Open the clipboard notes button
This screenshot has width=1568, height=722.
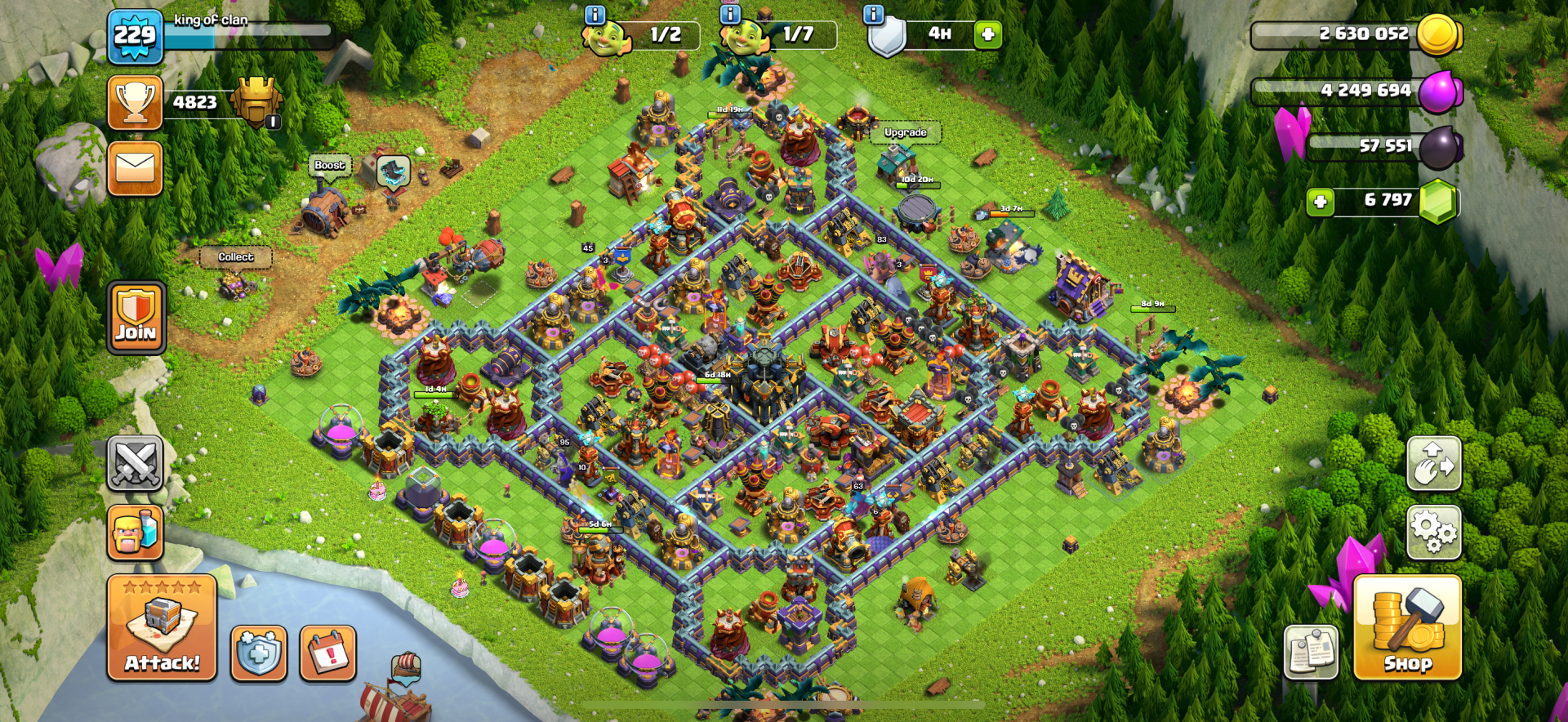coord(1311,652)
